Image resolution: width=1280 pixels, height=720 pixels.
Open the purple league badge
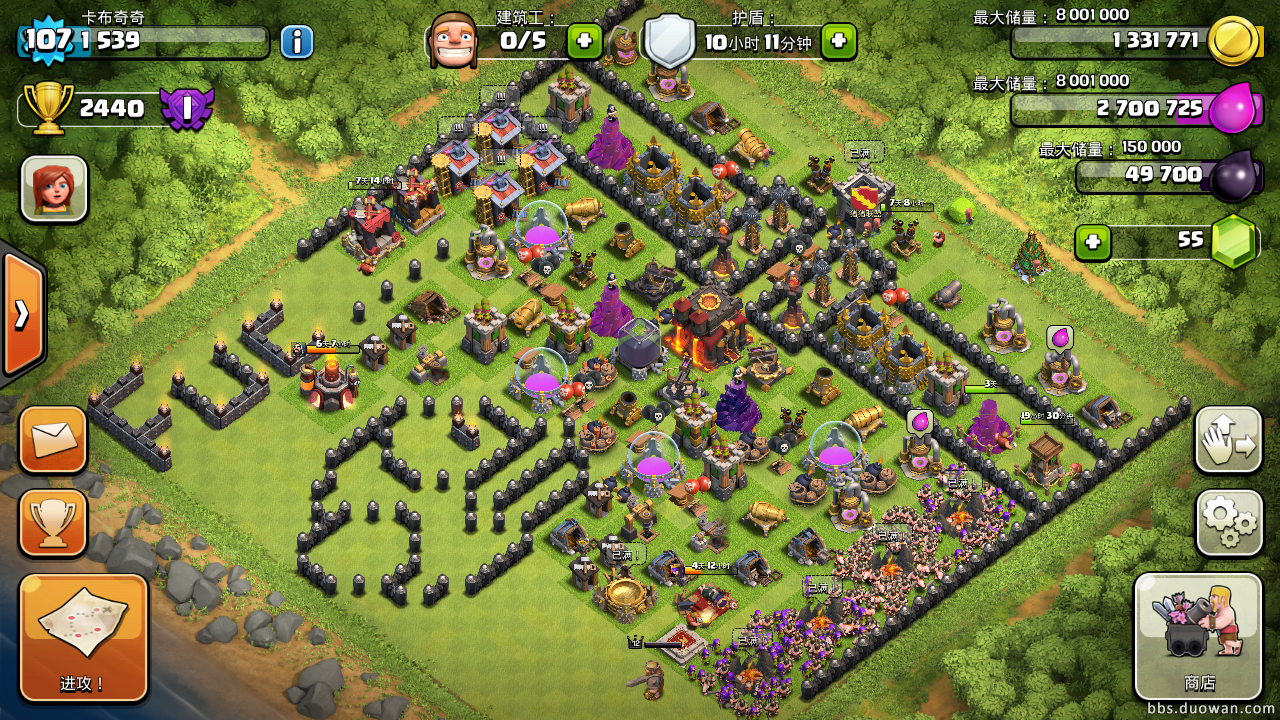click(187, 108)
